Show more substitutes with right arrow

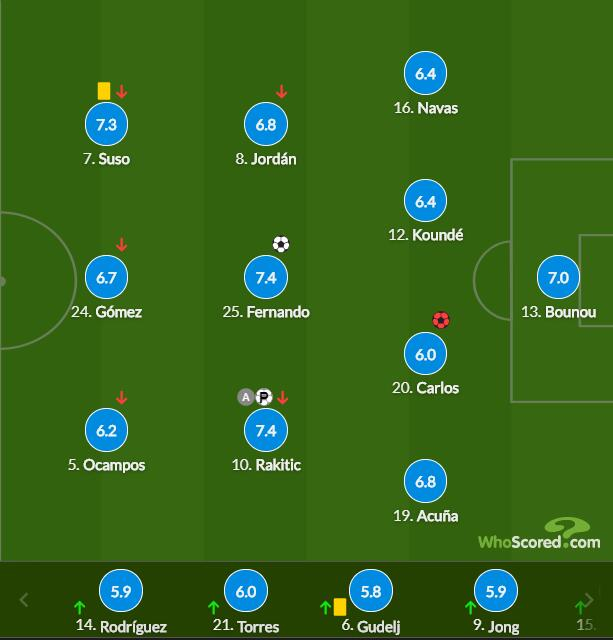point(588,600)
